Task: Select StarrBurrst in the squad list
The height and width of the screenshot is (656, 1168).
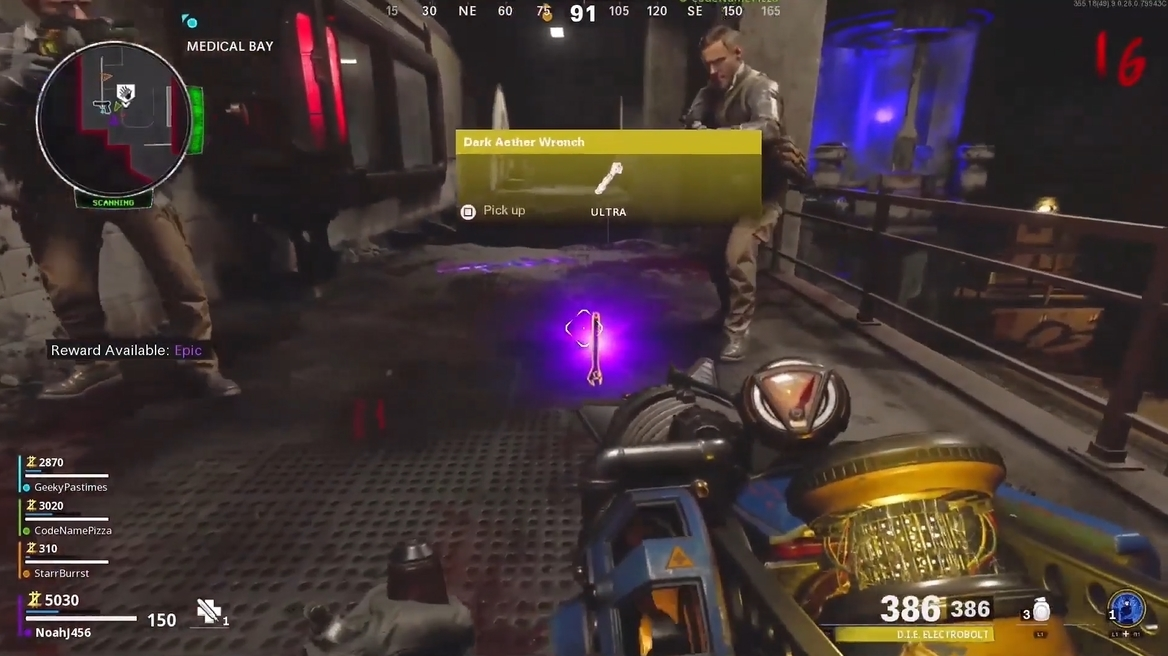Action: click(61, 573)
